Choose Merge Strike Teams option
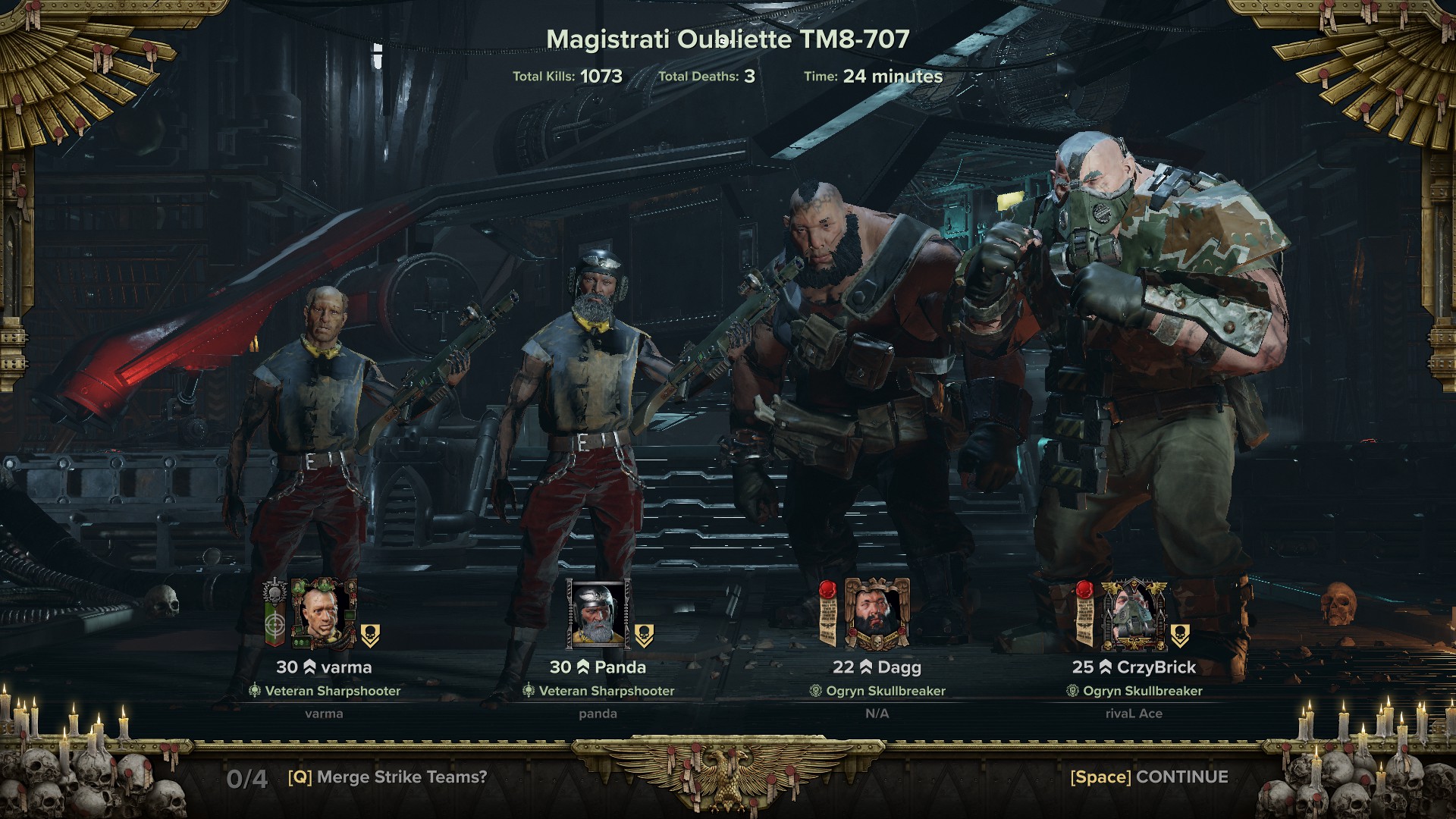Image resolution: width=1456 pixels, height=819 pixels. coord(388,777)
